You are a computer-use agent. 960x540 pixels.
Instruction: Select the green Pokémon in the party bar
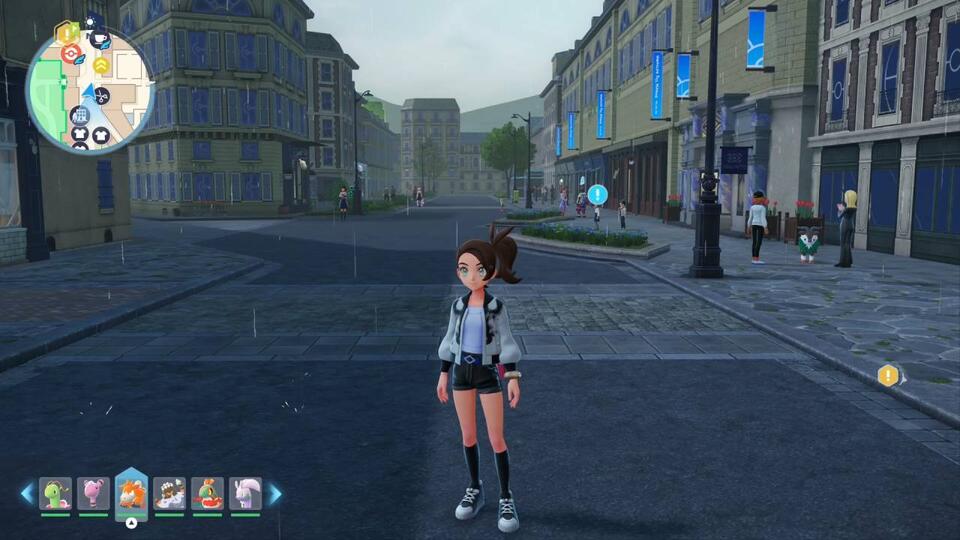(55, 493)
